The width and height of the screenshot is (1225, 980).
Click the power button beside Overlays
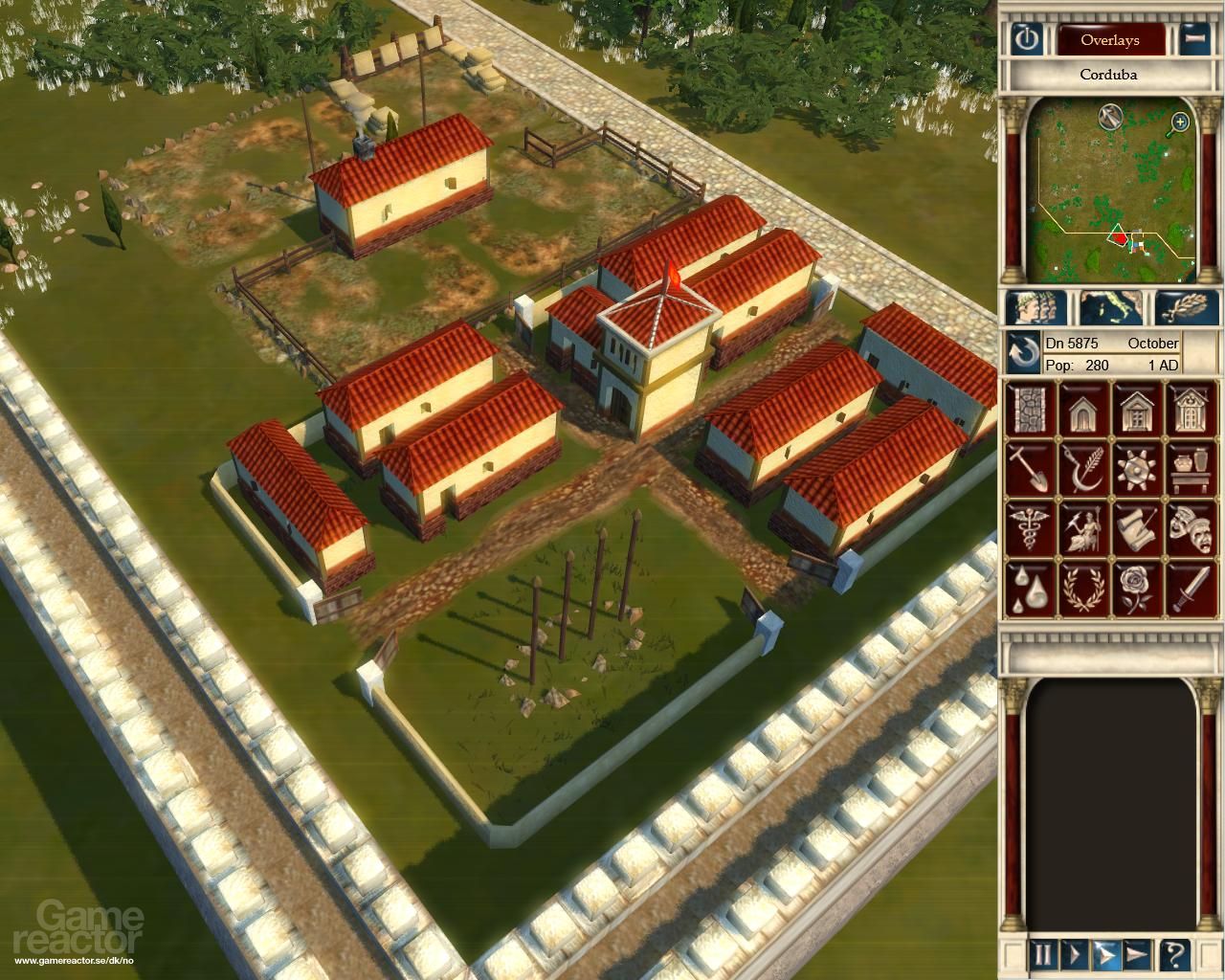coord(1029,40)
